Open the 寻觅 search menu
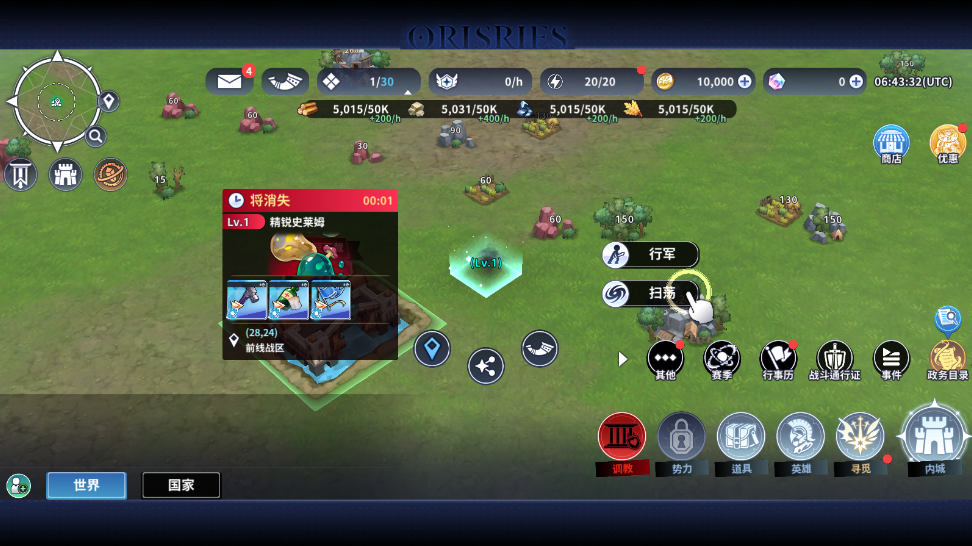The height and width of the screenshot is (546, 972). [x=860, y=437]
